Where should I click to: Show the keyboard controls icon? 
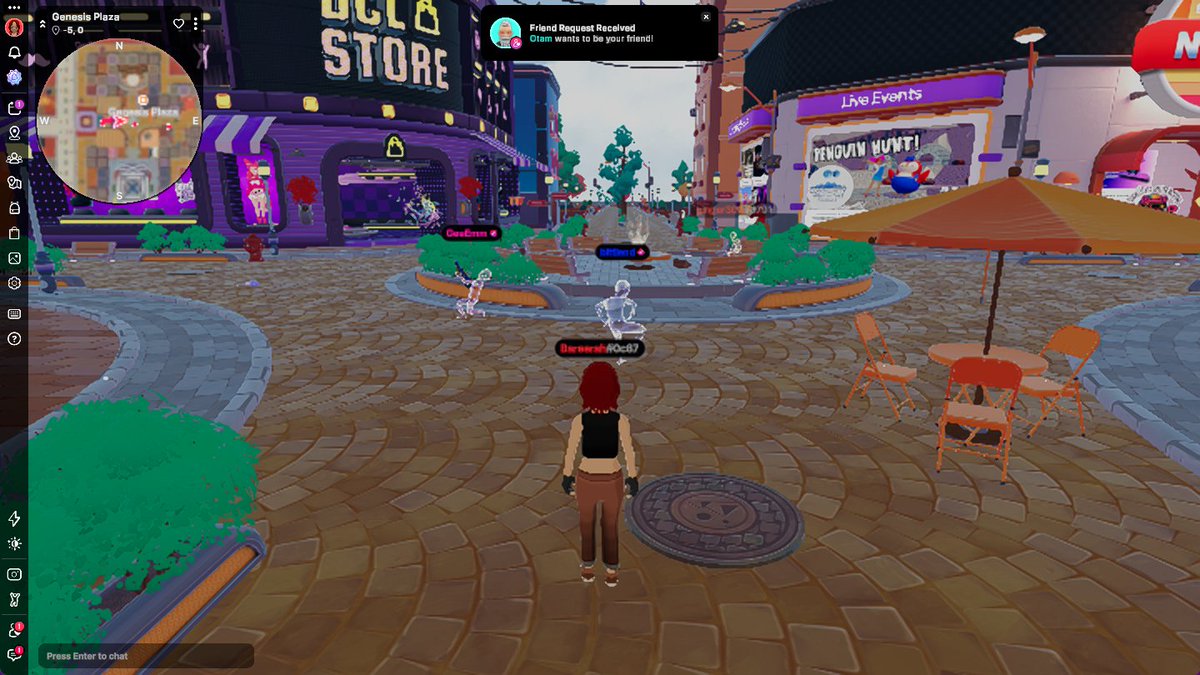coord(14,313)
